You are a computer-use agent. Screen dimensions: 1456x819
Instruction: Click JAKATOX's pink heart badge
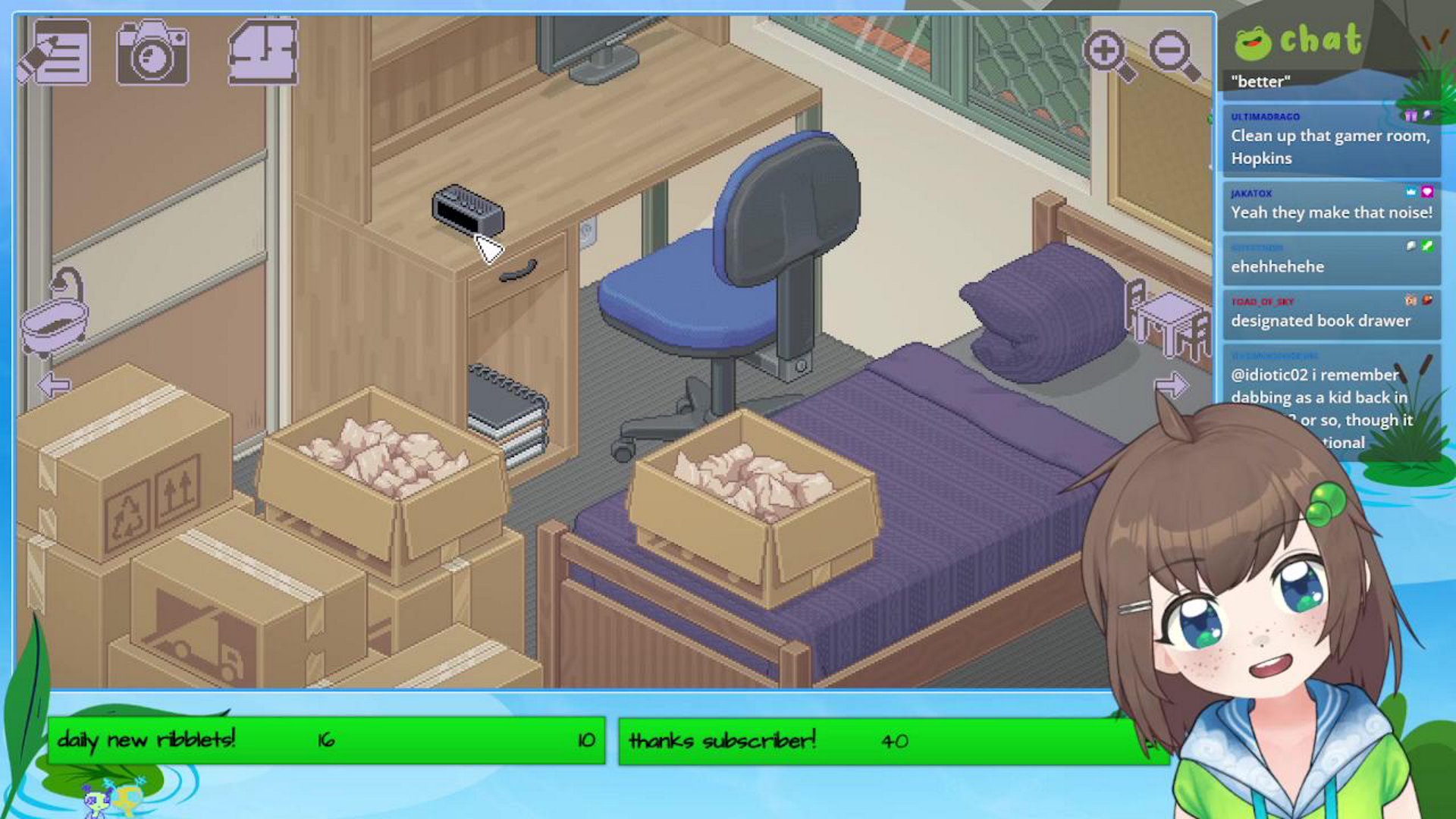[1427, 193]
